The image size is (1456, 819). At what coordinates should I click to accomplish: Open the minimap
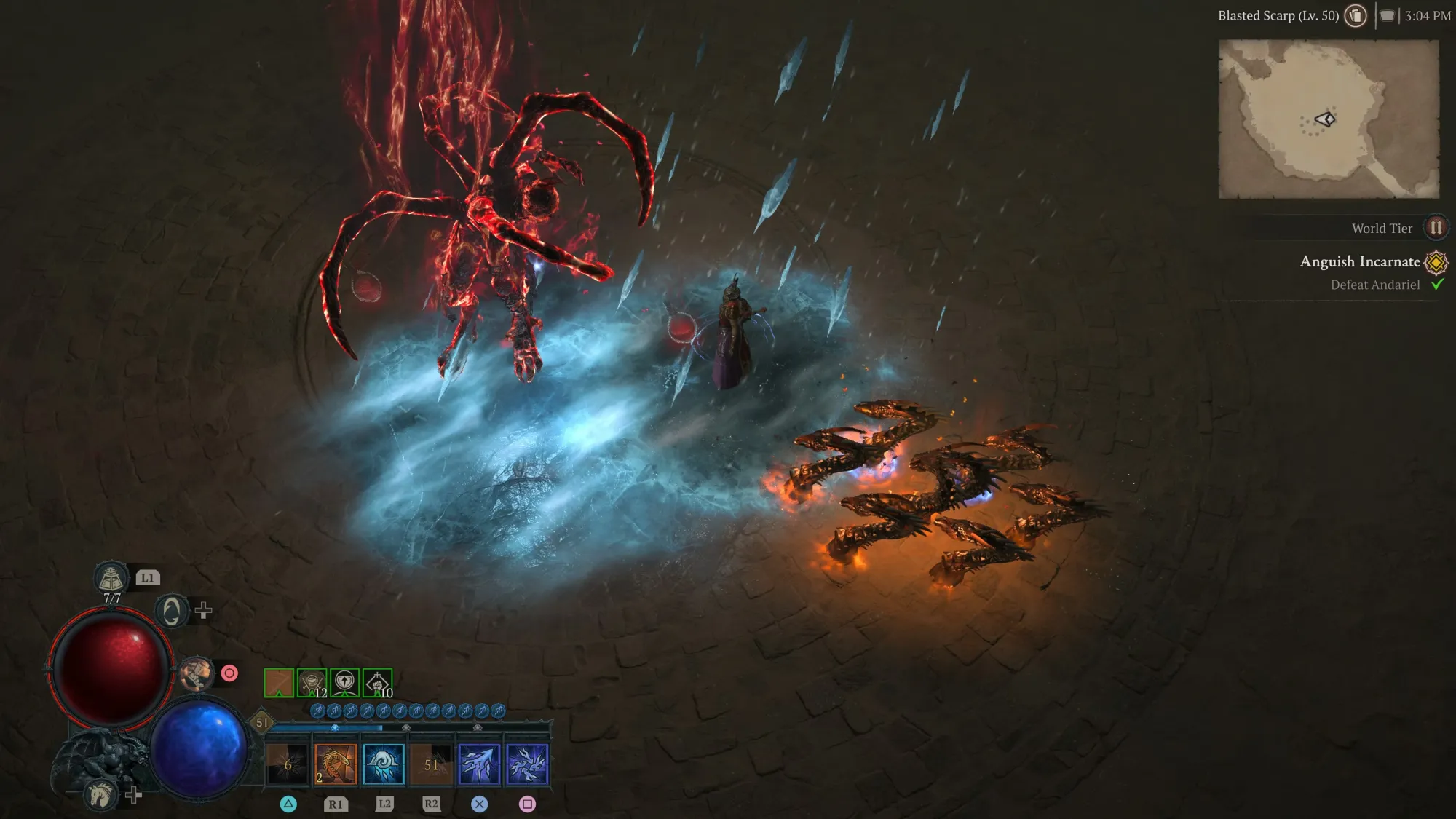pos(1329,119)
